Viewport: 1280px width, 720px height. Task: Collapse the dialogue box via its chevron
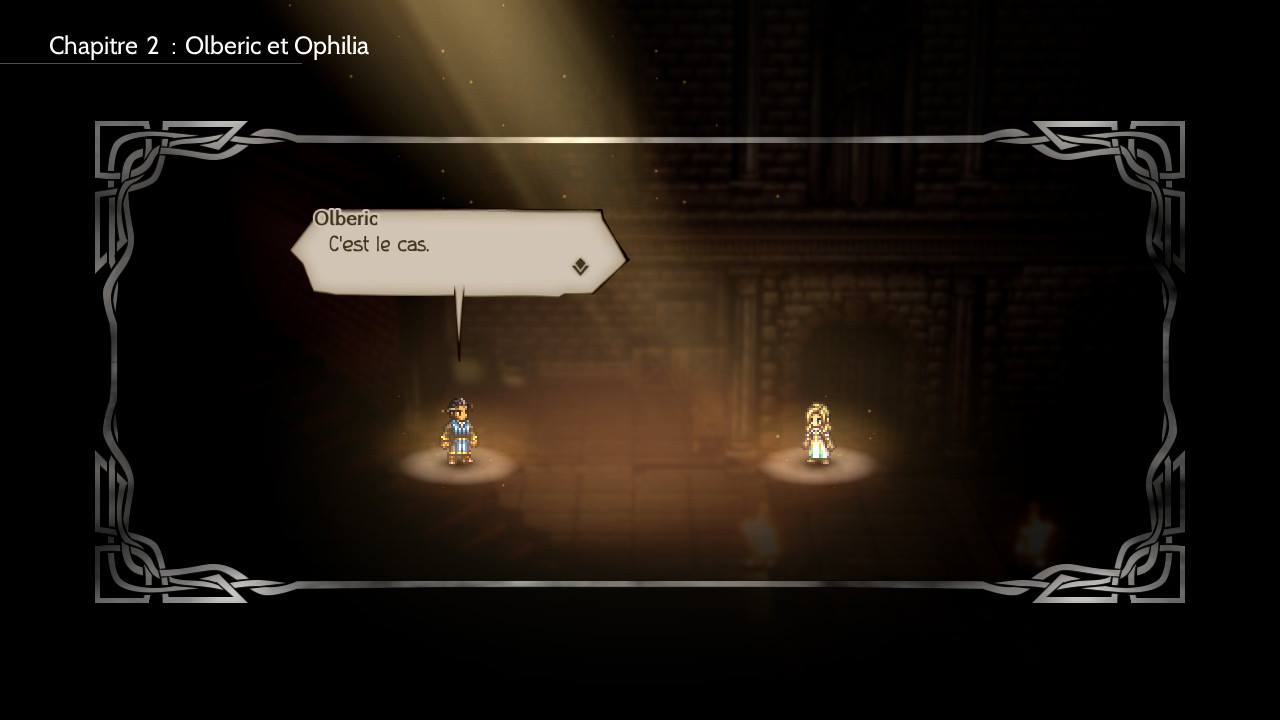point(578,266)
